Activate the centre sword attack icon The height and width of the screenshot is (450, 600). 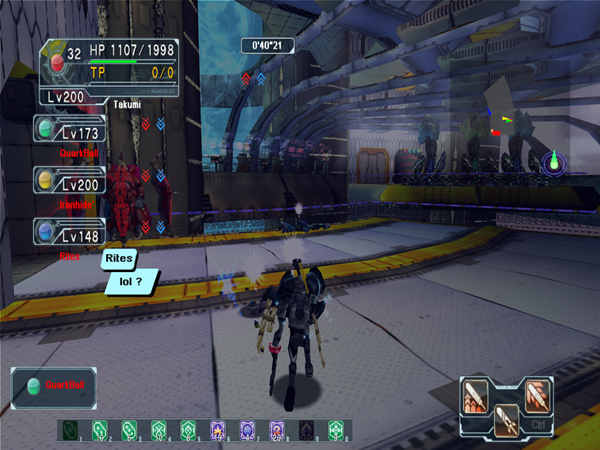[x=508, y=420]
